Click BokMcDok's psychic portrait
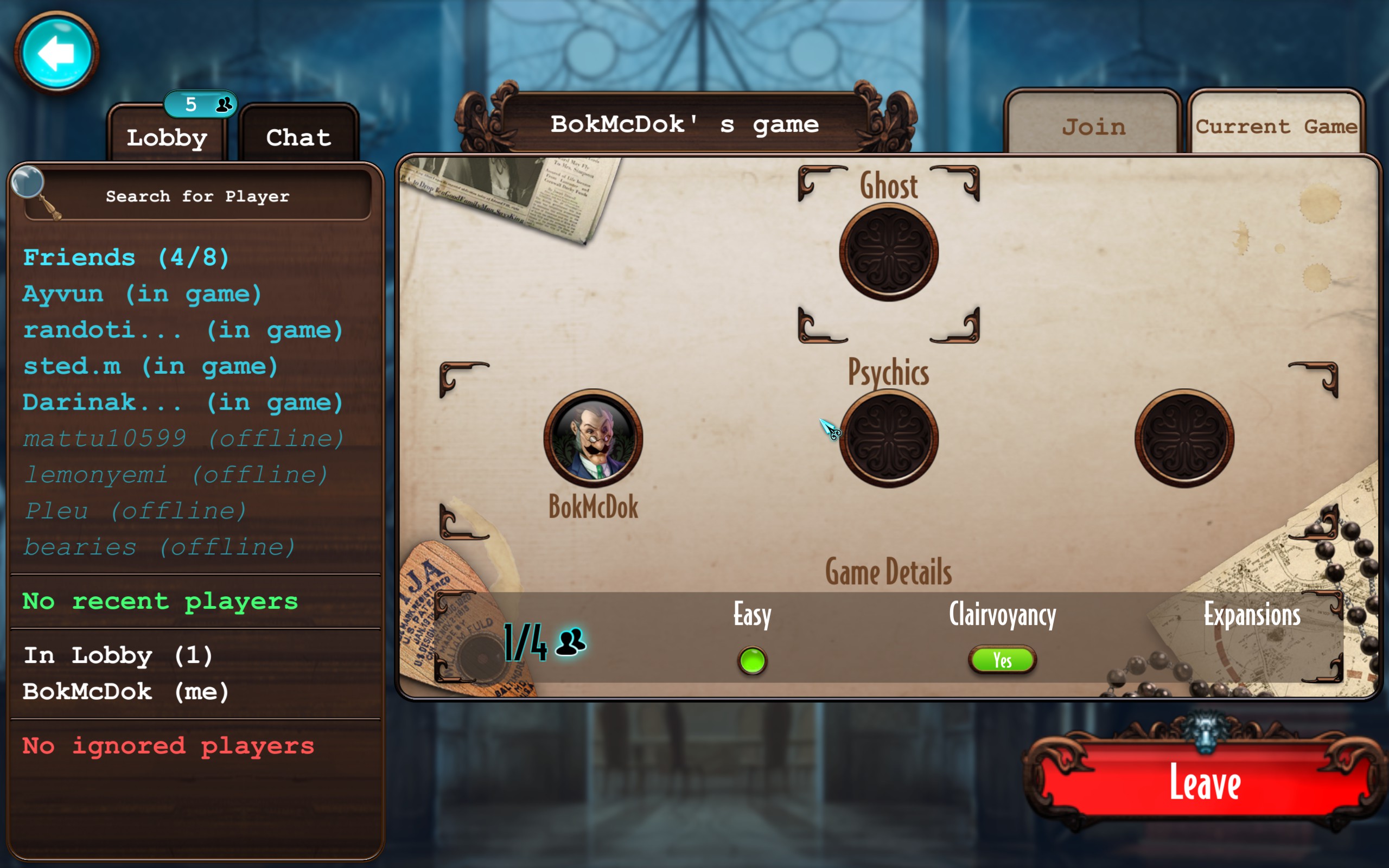The height and width of the screenshot is (868, 1389). (593, 438)
